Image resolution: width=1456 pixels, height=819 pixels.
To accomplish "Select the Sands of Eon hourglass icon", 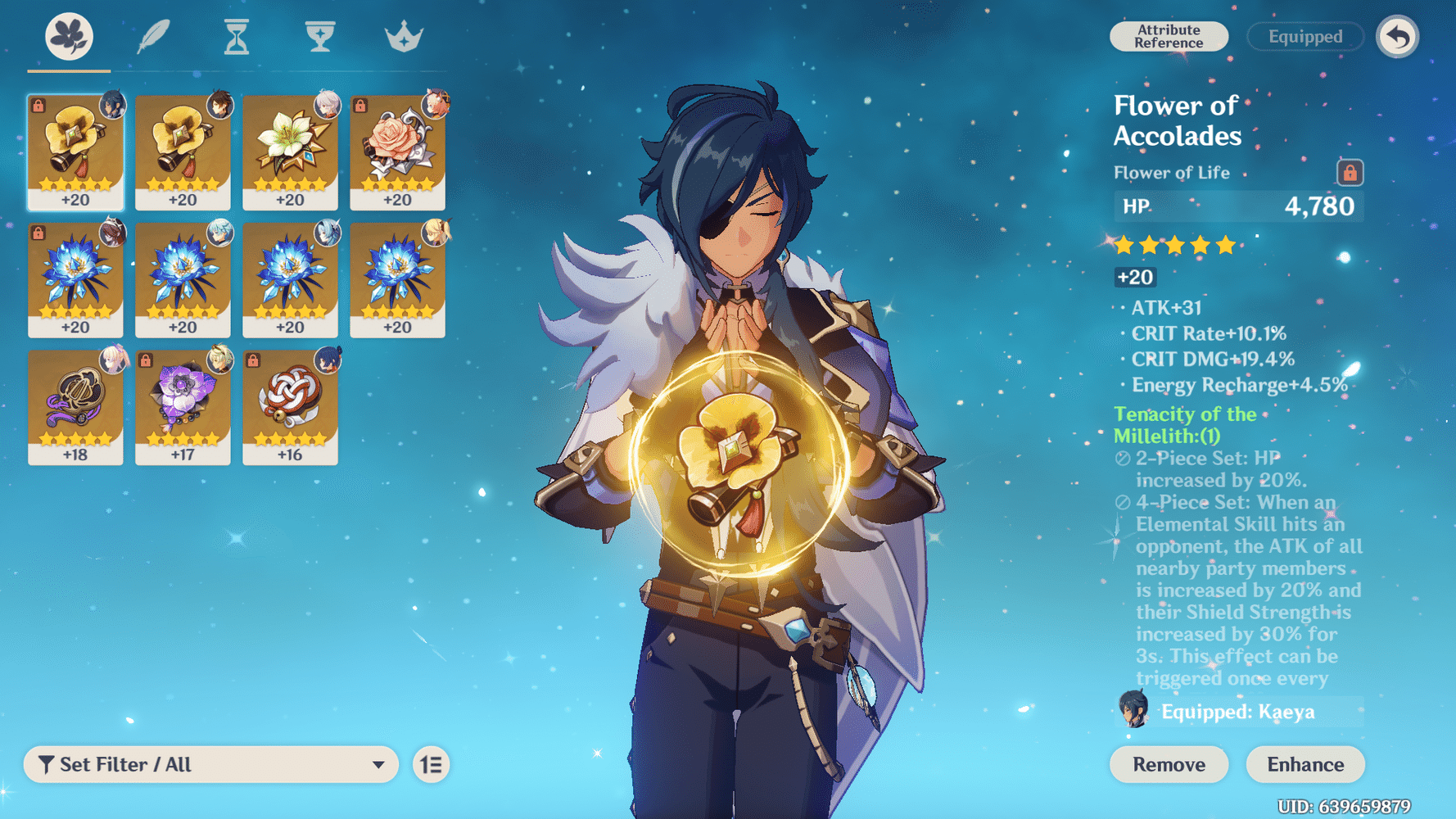I will (x=235, y=36).
